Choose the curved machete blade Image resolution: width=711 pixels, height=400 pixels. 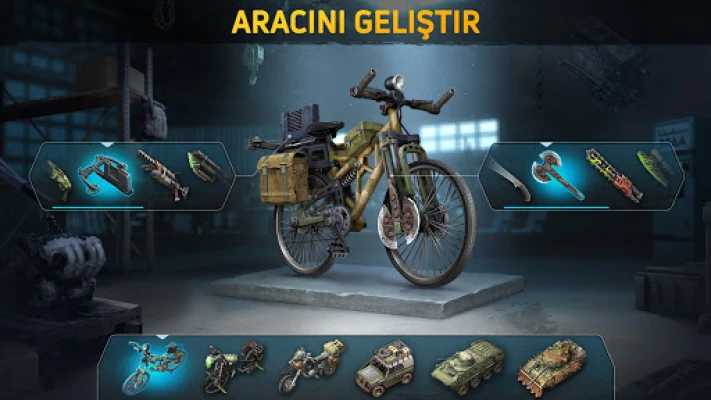coord(509,177)
